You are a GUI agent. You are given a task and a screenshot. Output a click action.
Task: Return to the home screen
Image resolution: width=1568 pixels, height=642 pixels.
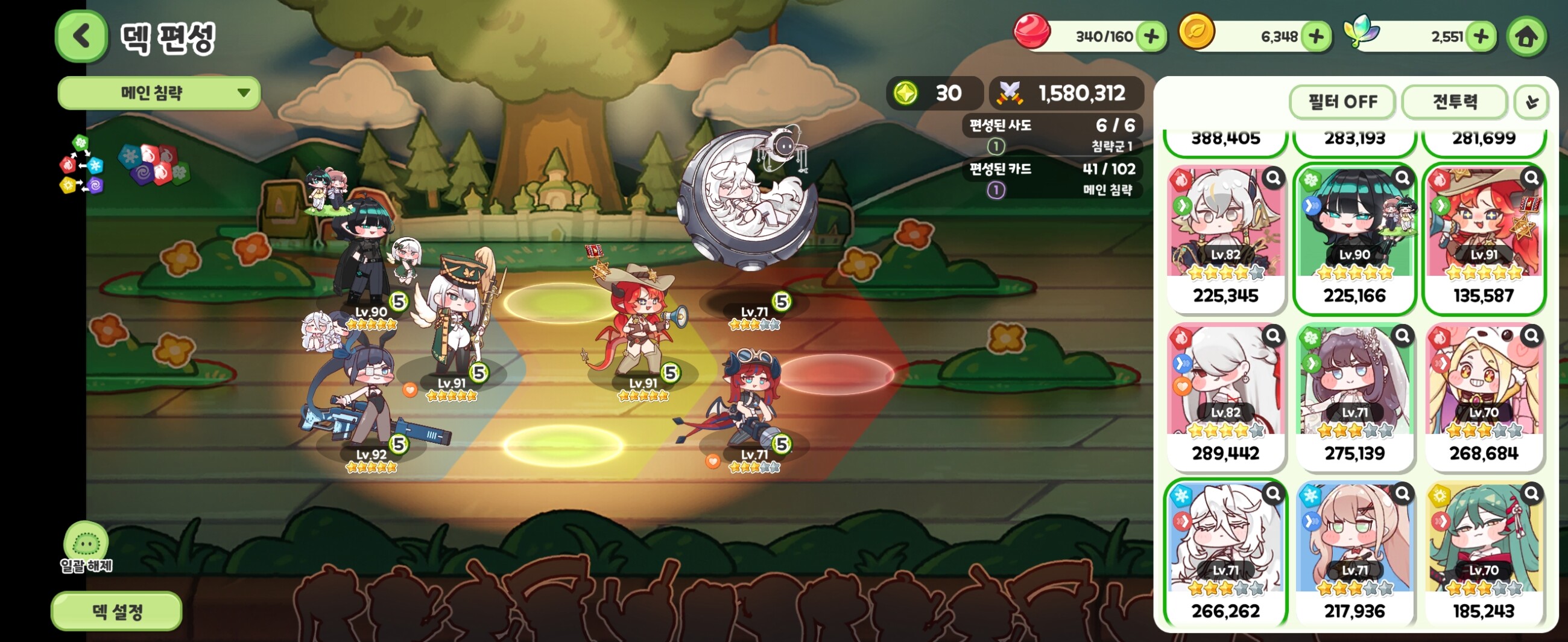tap(1526, 37)
